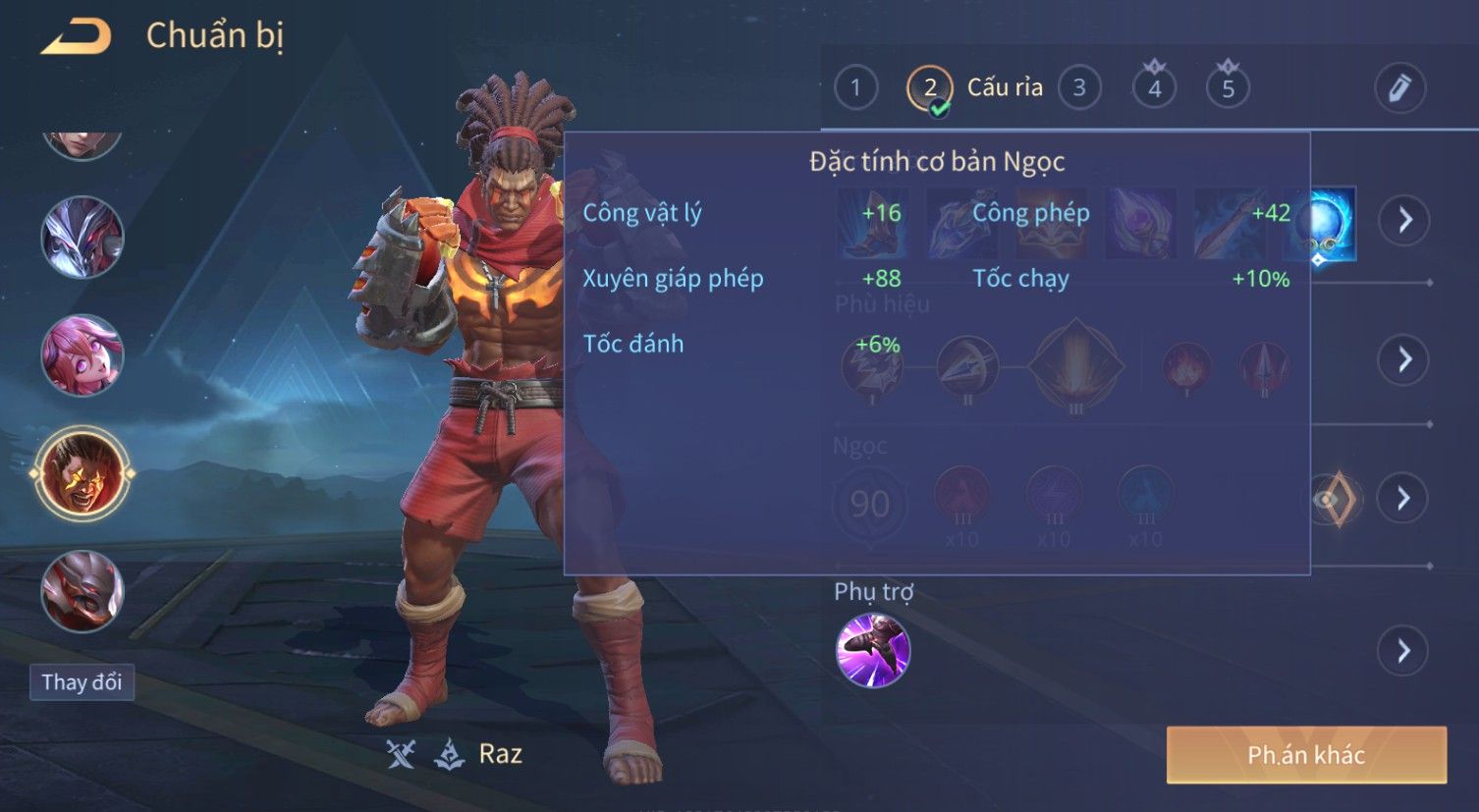Expand the Phù hiệu row arrow
This screenshot has width=1479, height=812.
tap(1404, 359)
